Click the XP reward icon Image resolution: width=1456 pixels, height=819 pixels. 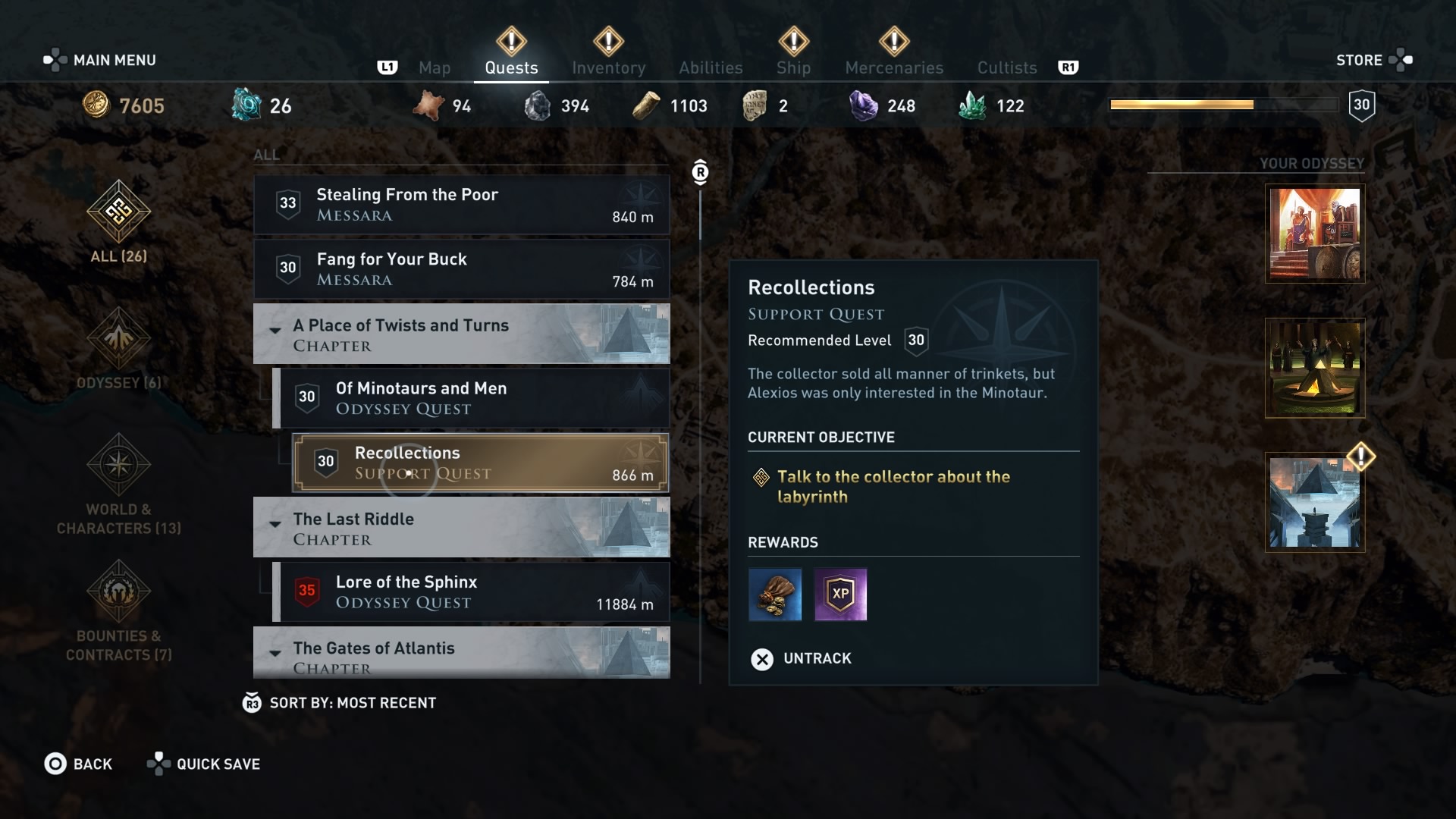pos(841,595)
